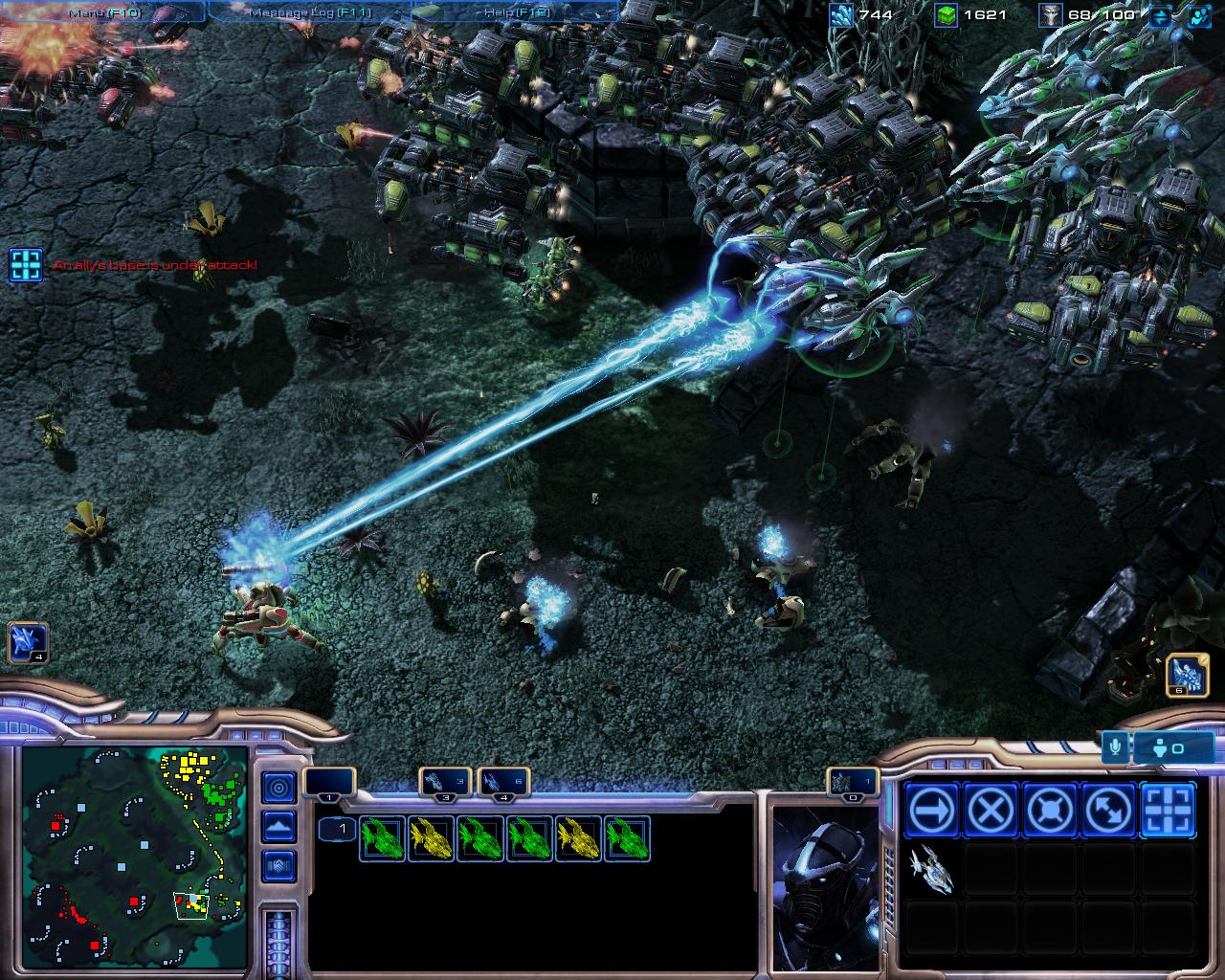Select control group 4 tab
Image resolution: width=1225 pixels, height=980 pixels.
503,781
